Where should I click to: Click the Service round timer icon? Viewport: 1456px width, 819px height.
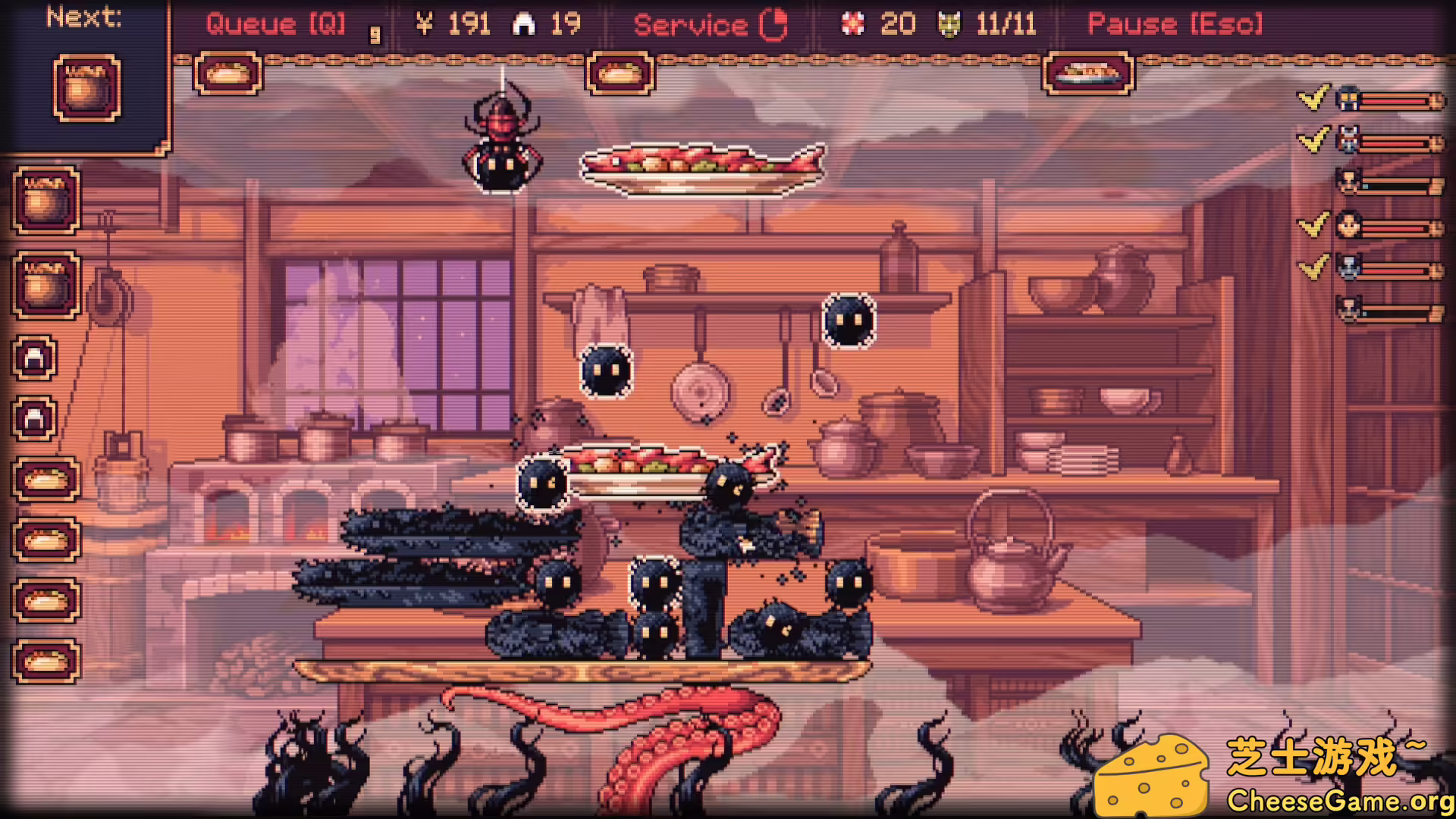click(773, 24)
